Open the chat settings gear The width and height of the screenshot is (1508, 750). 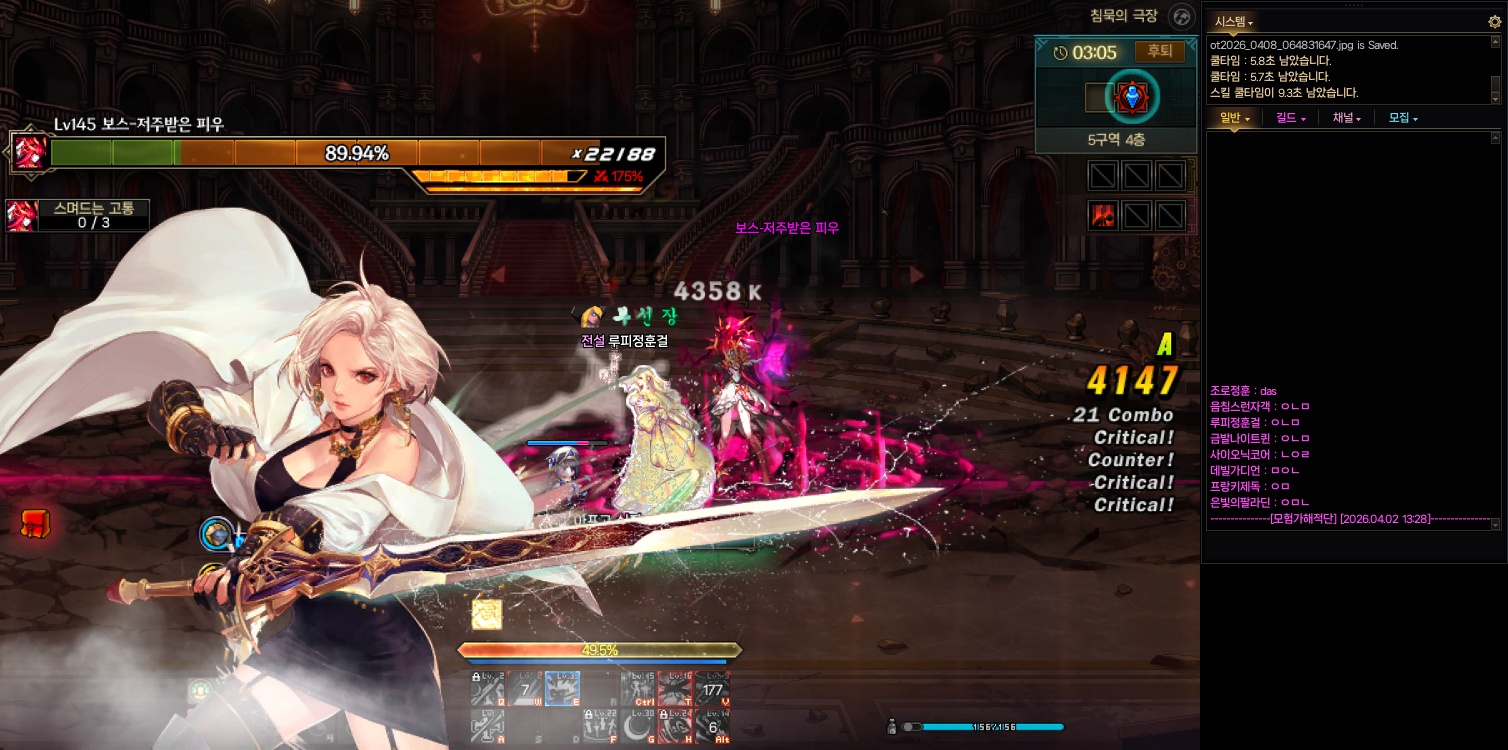tap(1494, 21)
